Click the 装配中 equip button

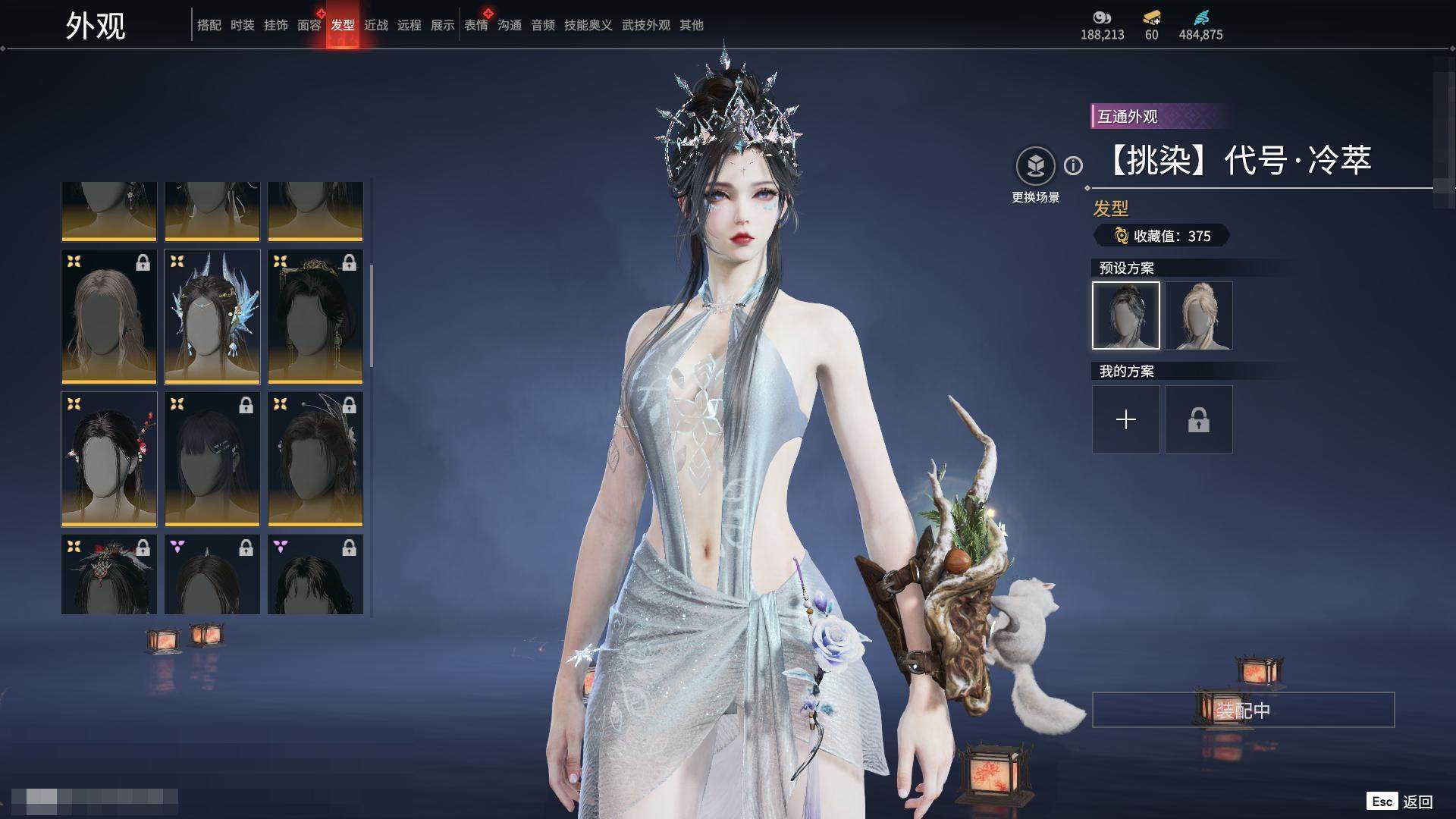click(1243, 711)
